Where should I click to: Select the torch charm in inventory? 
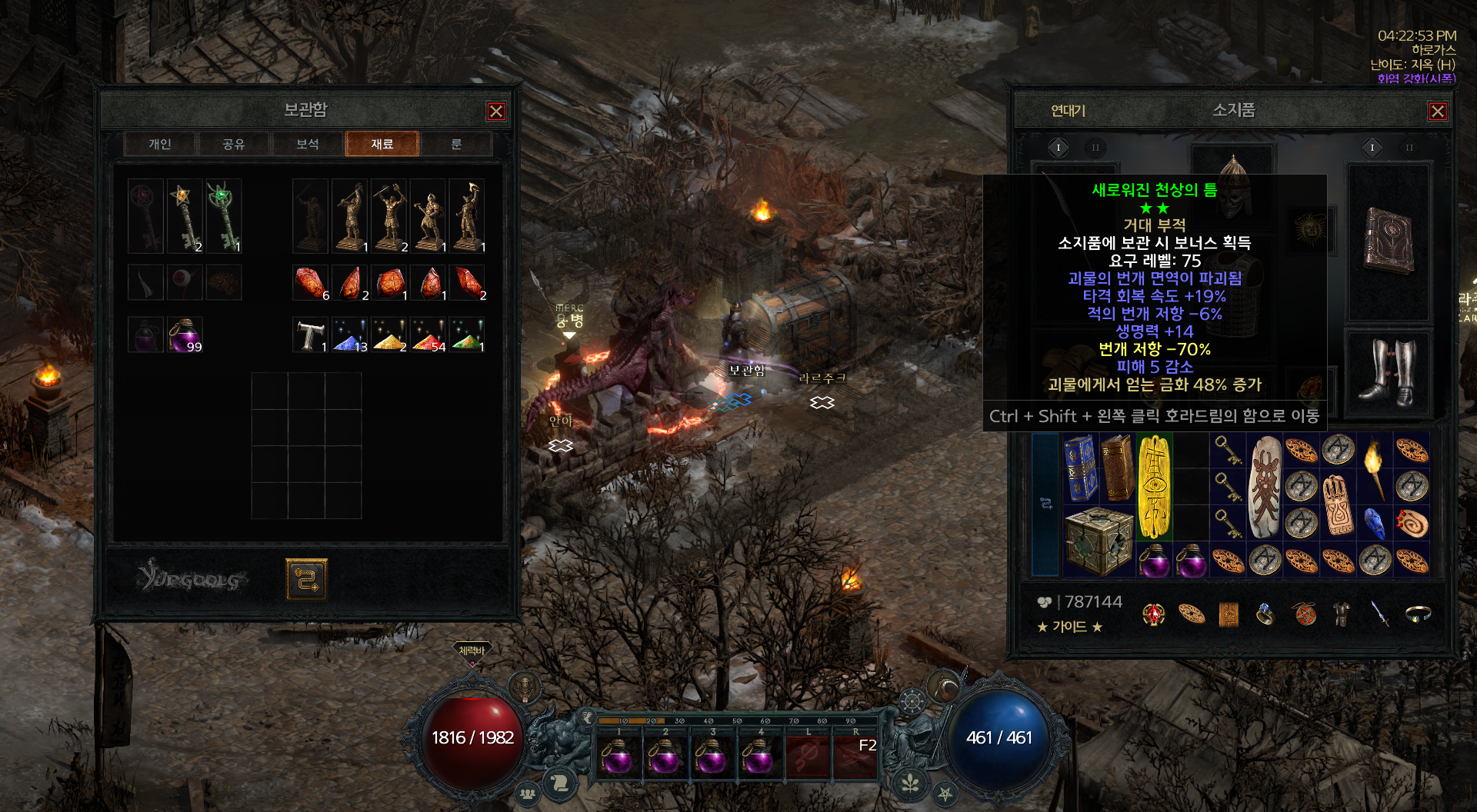tap(1374, 468)
